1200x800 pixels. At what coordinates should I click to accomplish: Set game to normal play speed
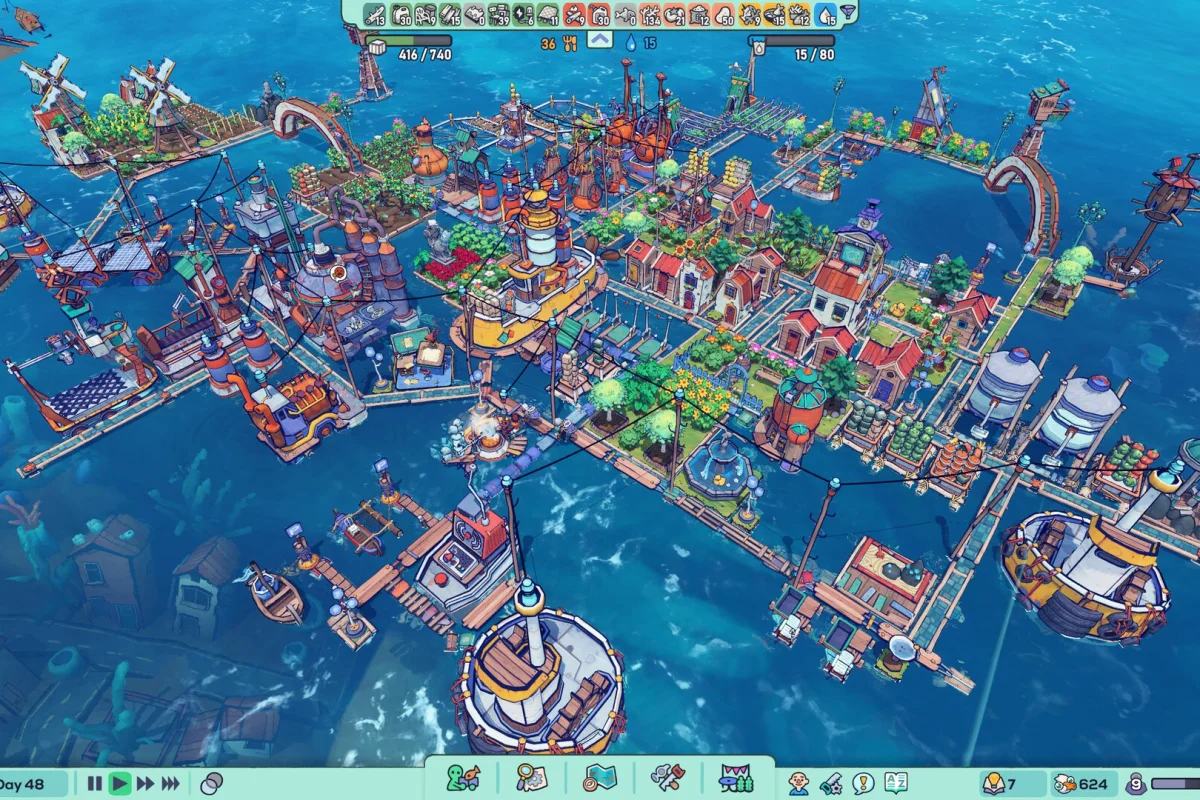tap(120, 784)
